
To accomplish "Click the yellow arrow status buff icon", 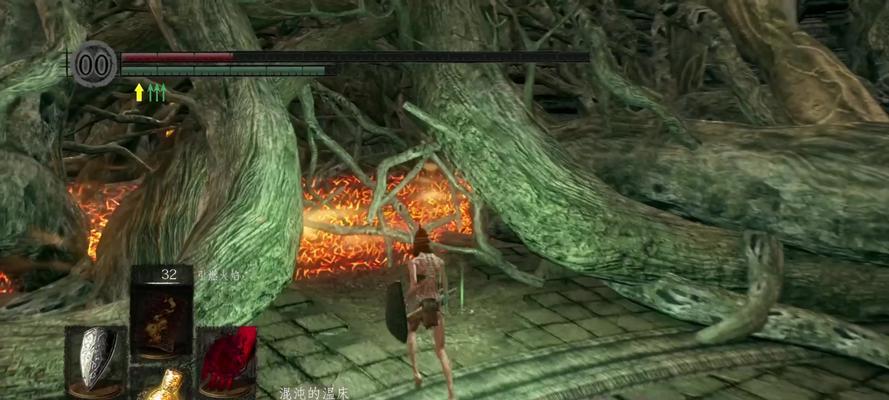I will 139,92.
